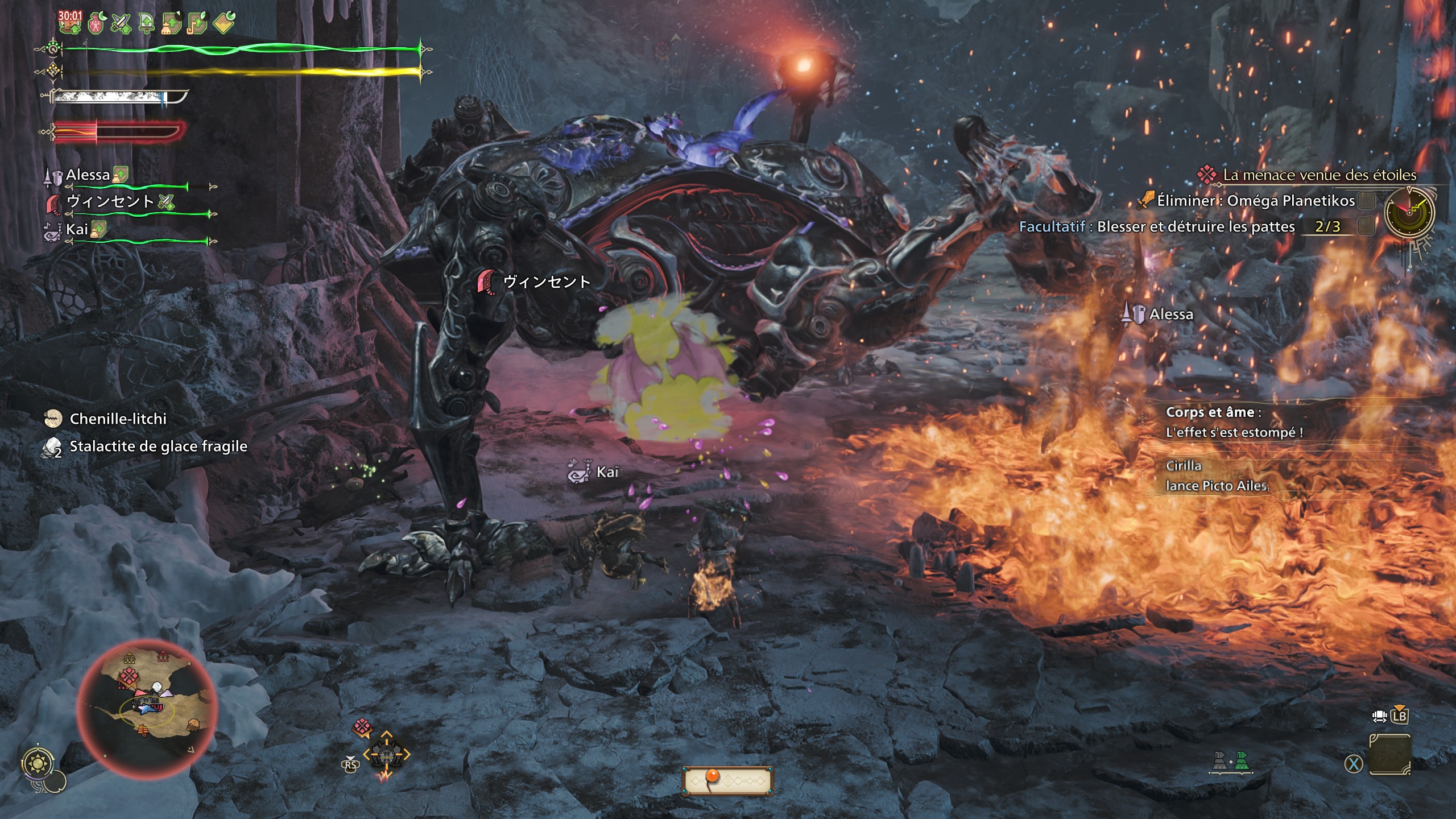
Task: Click the sword icon next to Éliminer objective
Action: point(1147,200)
